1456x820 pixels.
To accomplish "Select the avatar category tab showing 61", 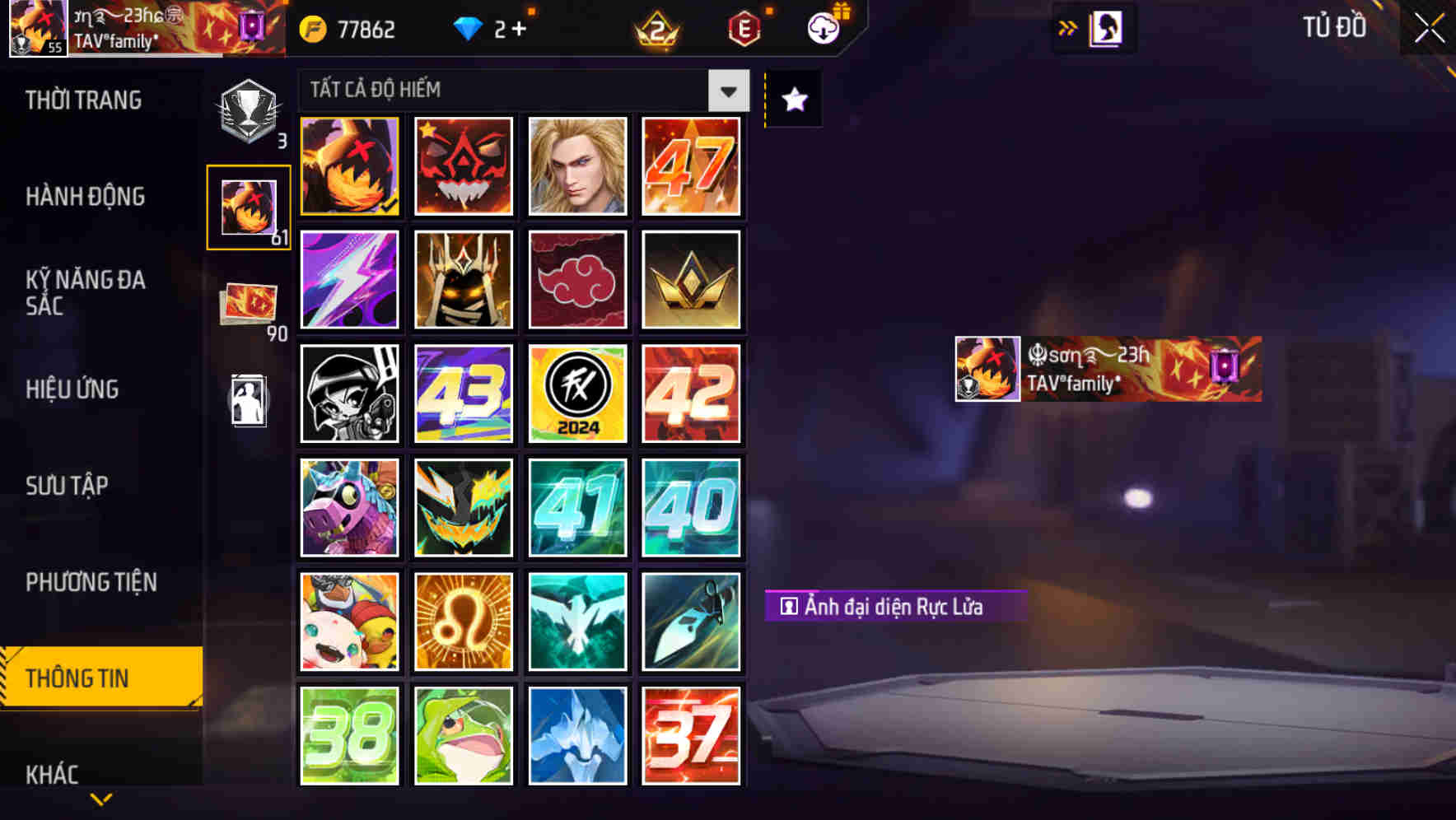I will tap(248, 205).
